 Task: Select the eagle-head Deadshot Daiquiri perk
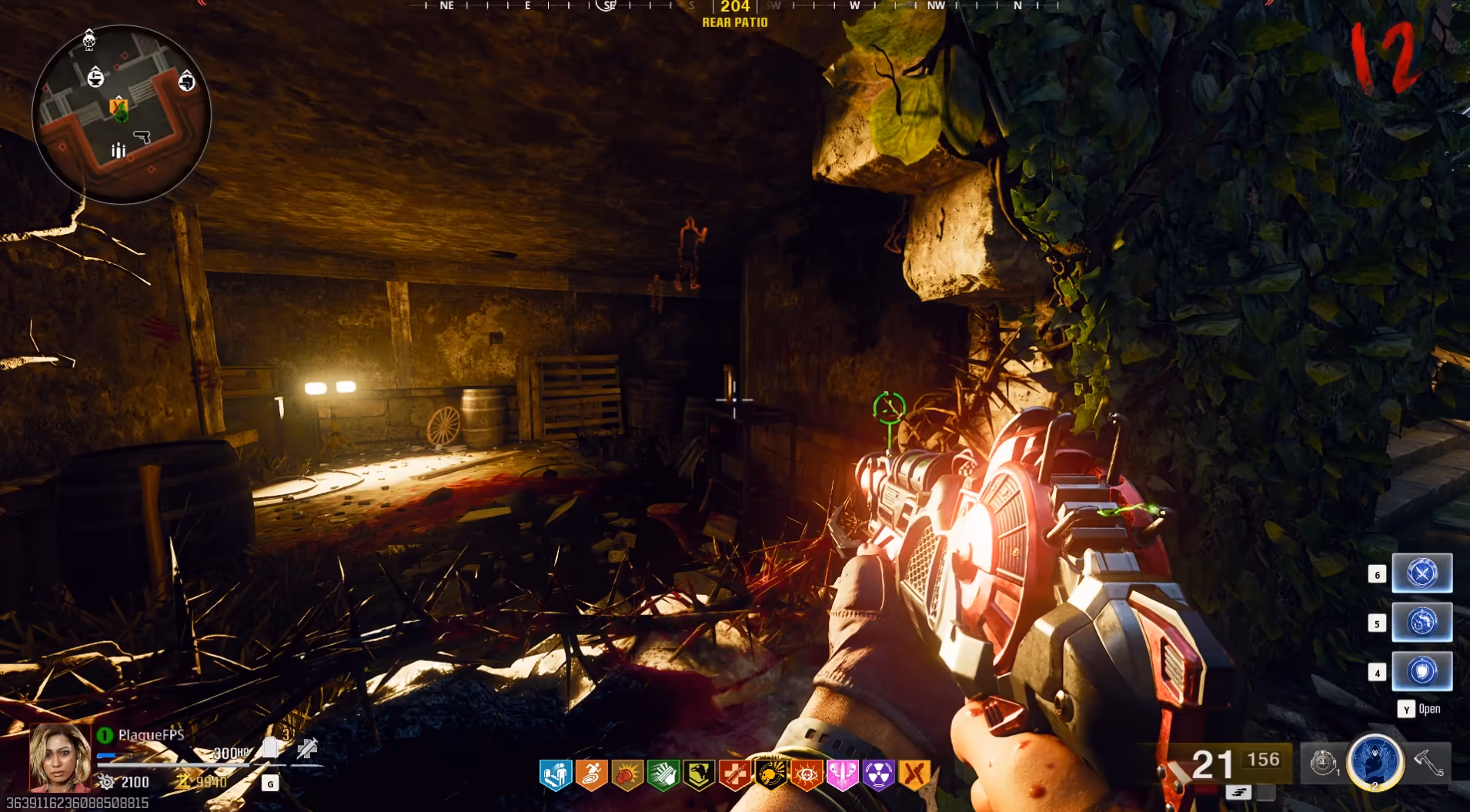tap(699, 775)
